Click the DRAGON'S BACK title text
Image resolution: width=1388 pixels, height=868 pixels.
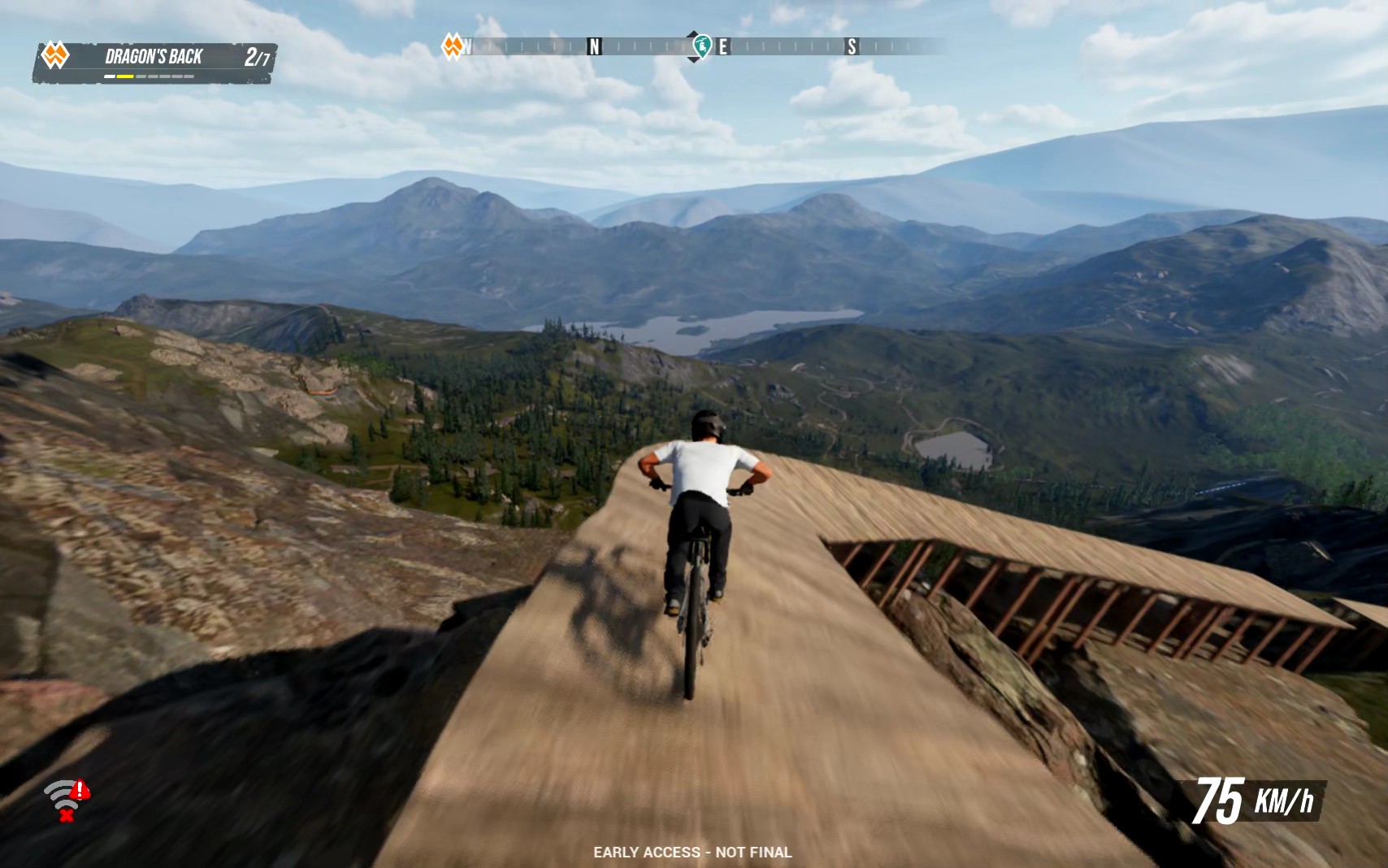154,55
